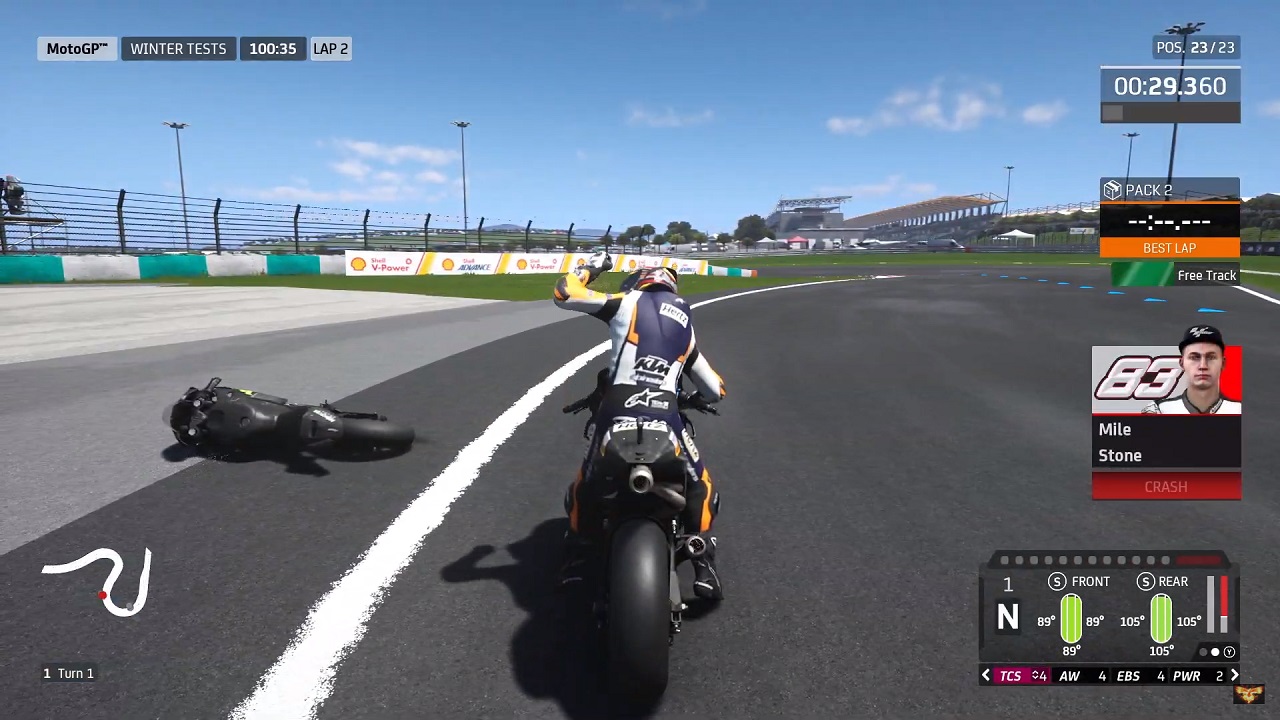Click rider 83 Mile Stone portrait
The width and height of the screenshot is (1280, 720).
click(1166, 380)
